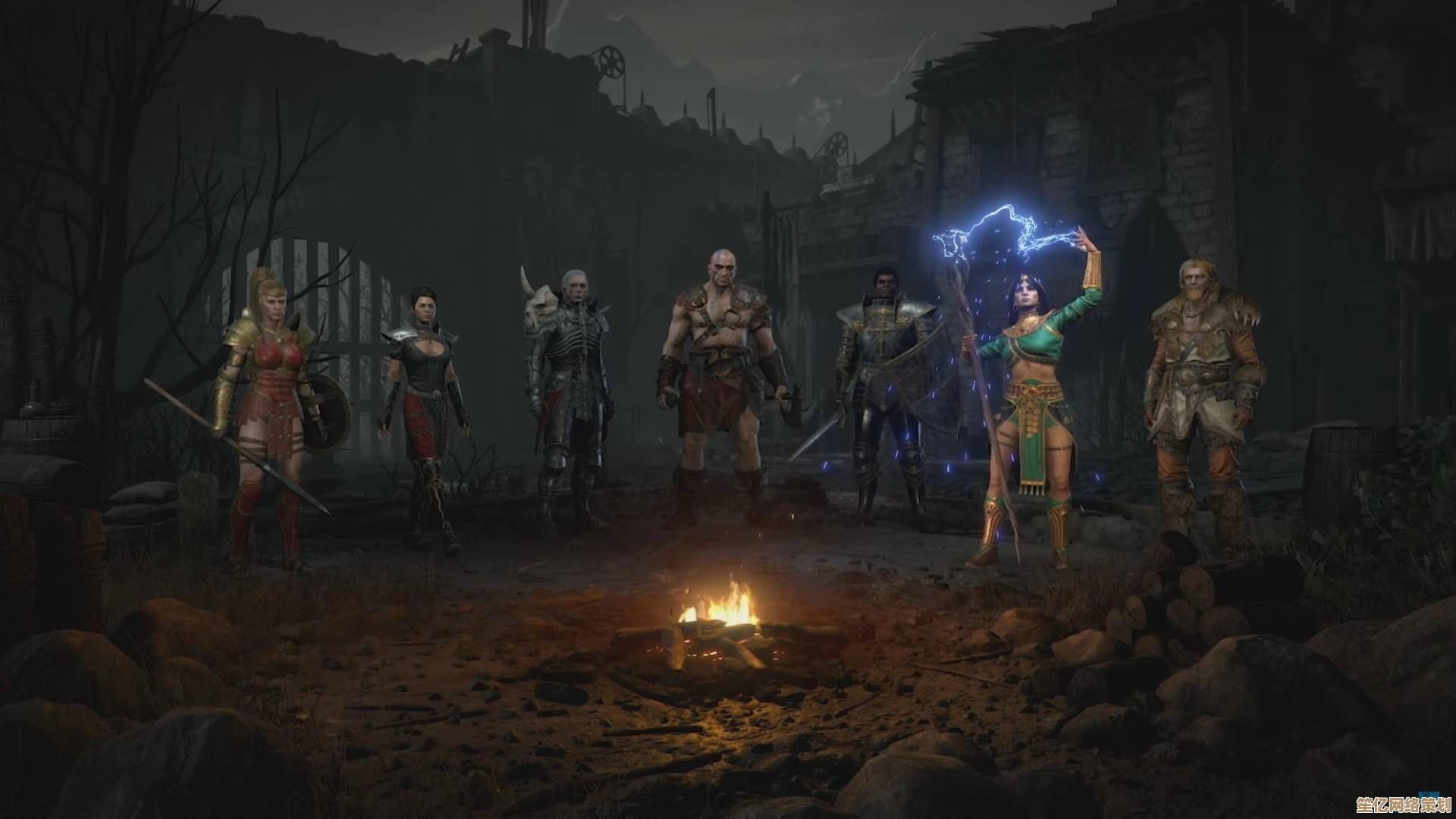The width and height of the screenshot is (1456, 819).
Task: Select the Amazon with spear and shield
Action: pyautogui.click(x=265, y=409)
